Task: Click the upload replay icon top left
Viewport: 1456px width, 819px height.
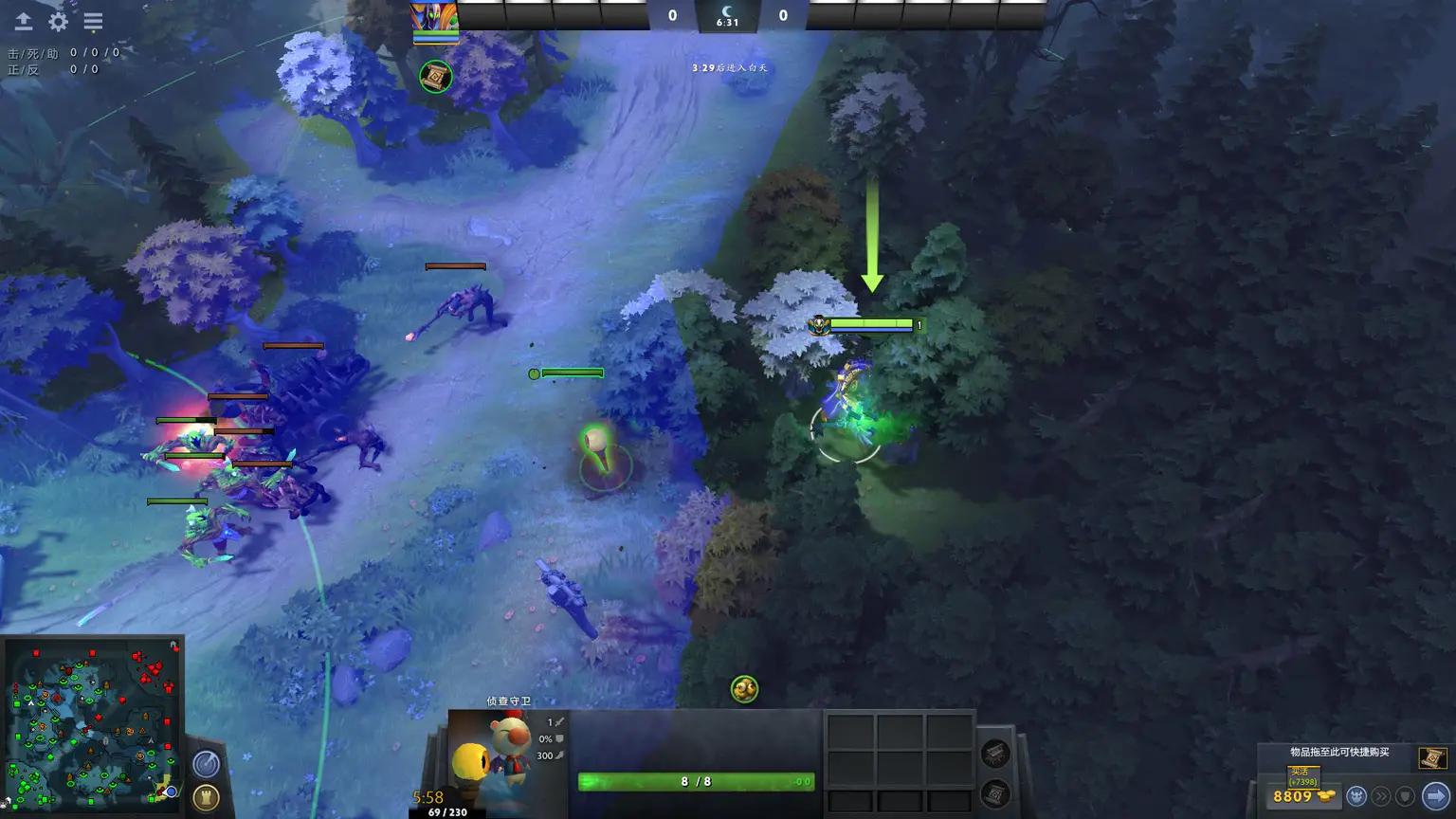Action: (24, 21)
